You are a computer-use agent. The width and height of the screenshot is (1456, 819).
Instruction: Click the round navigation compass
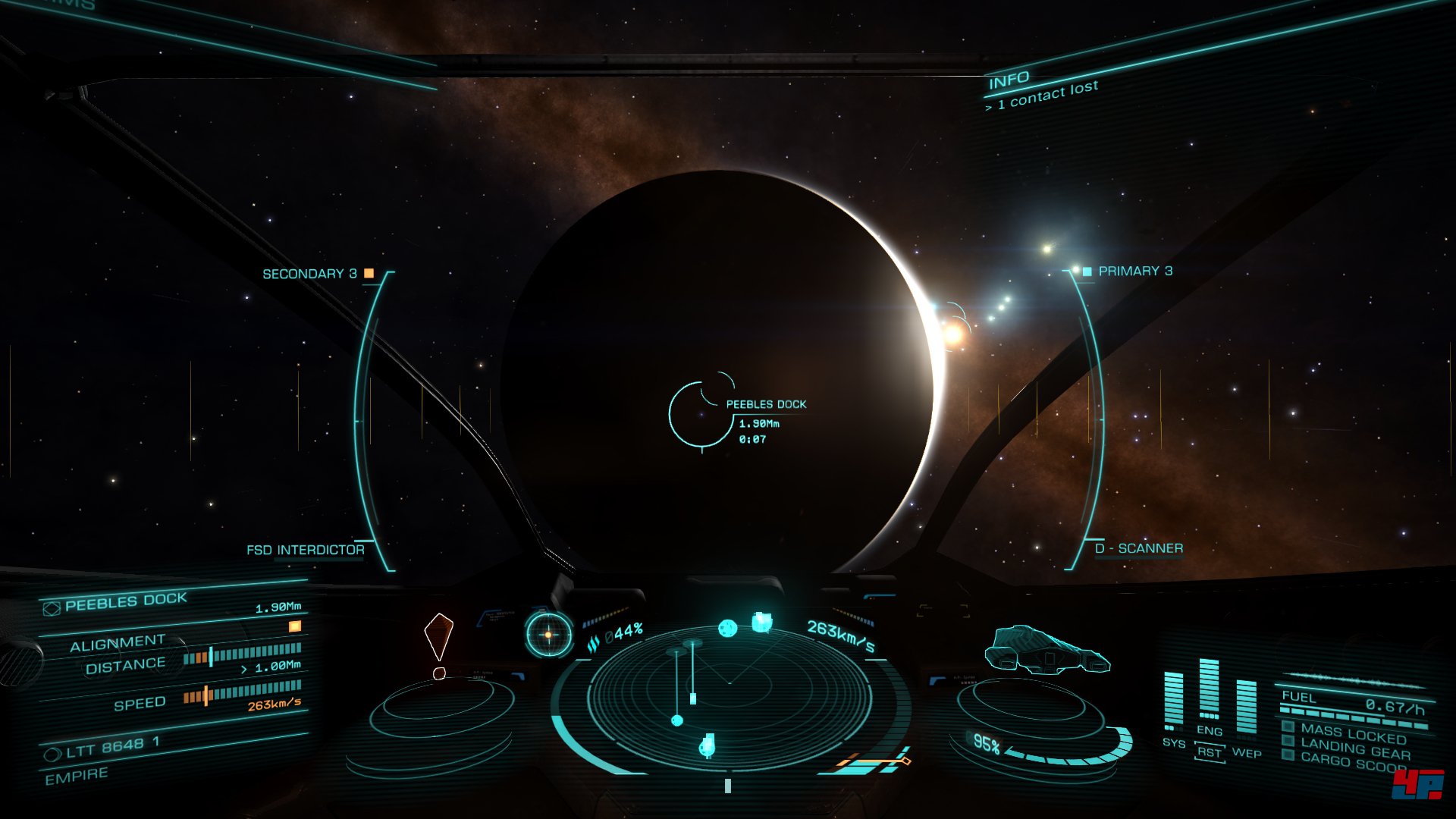[x=548, y=634]
